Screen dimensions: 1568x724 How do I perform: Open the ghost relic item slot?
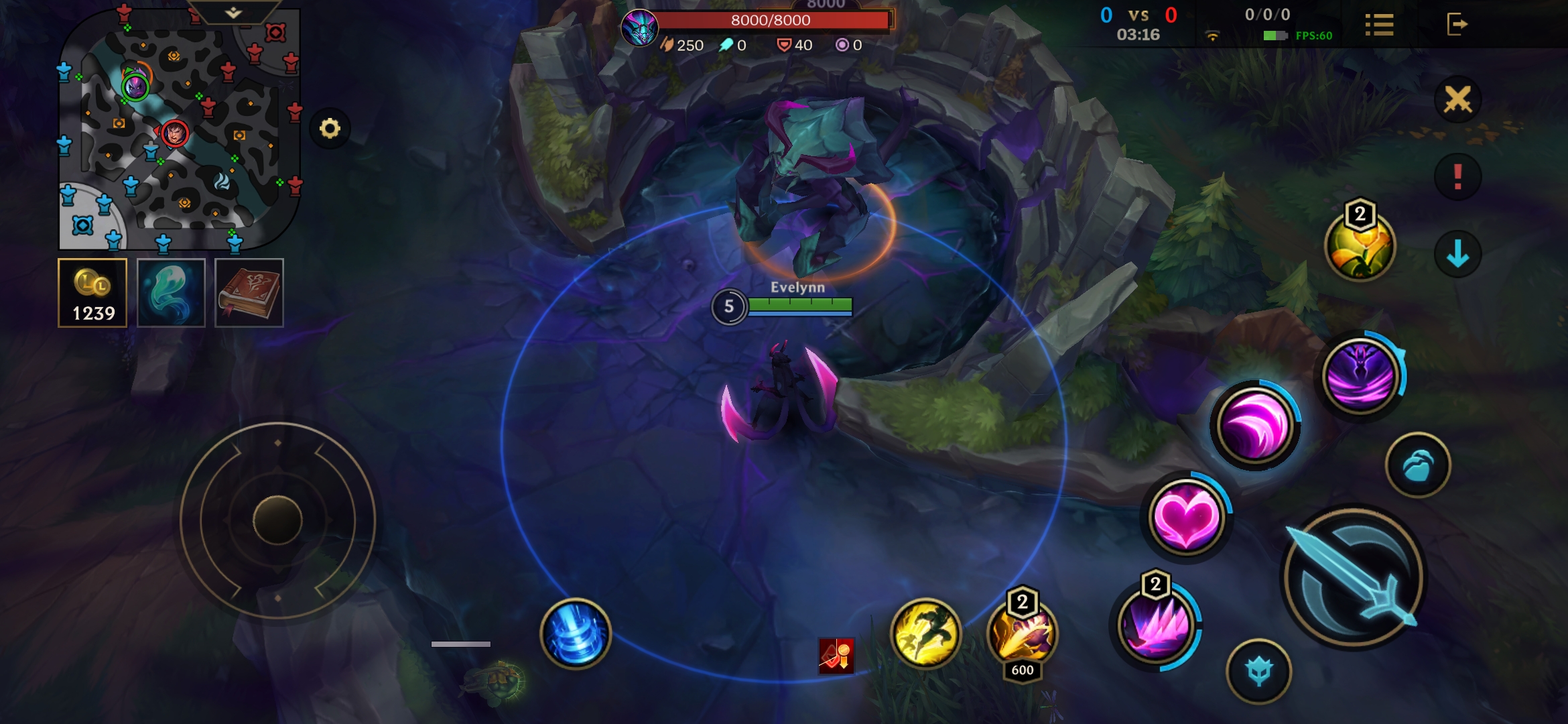tap(170, 292)
